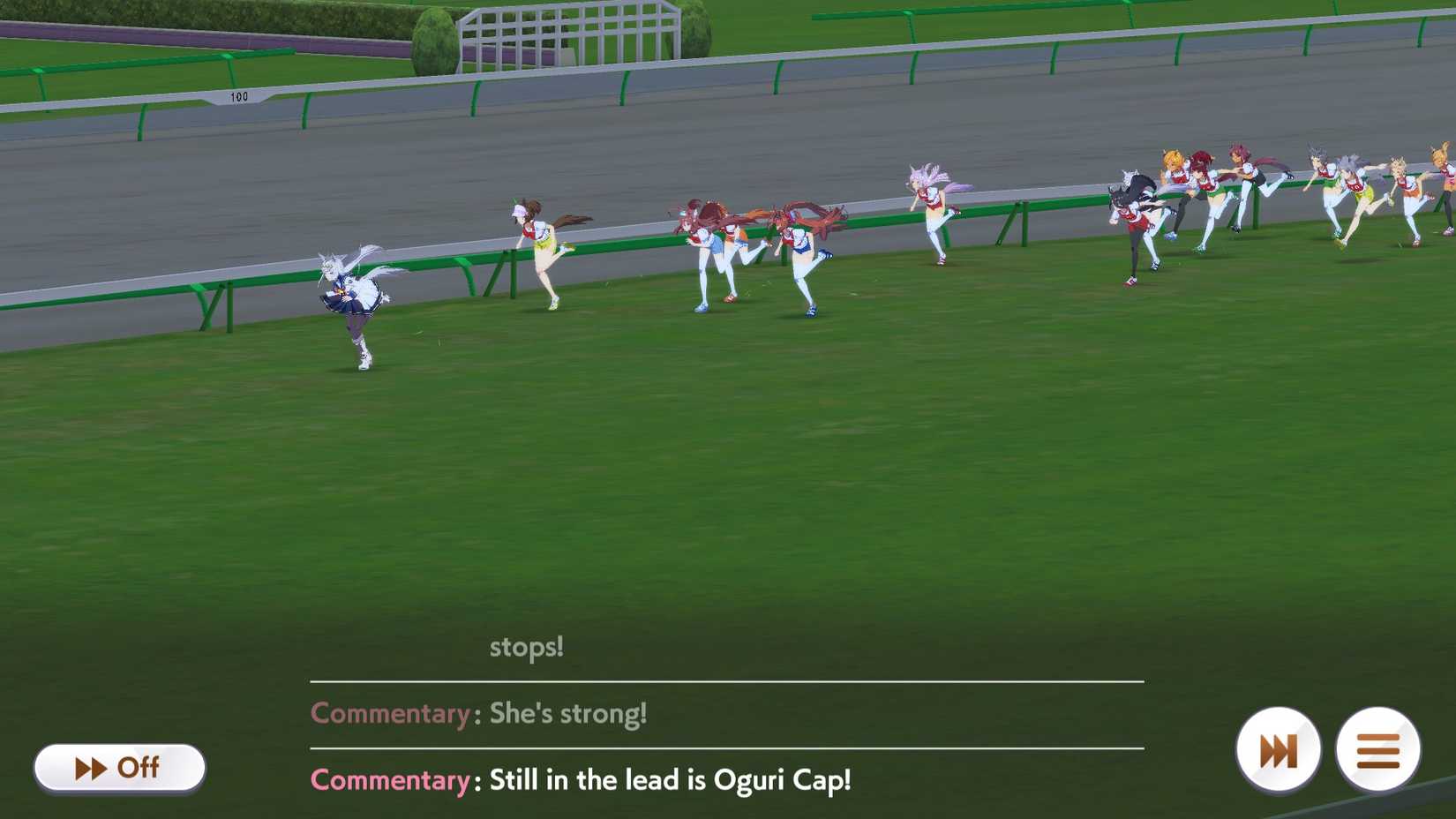The image size is (1456, 819).
Task: Enable fast-forward via the Off toggle
Action: [x=119, y=768]
